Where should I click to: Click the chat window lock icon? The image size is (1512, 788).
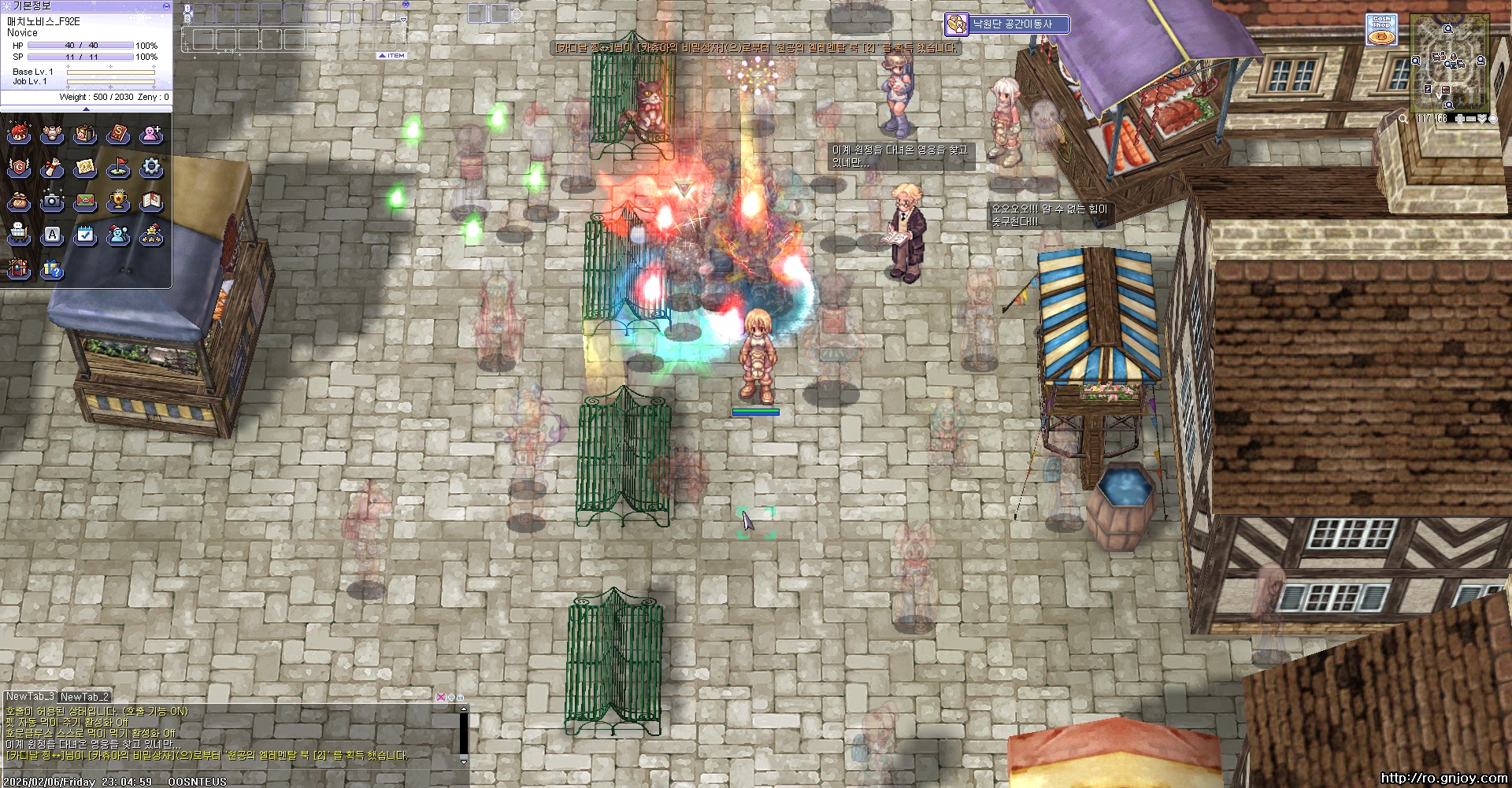[461, 697]
